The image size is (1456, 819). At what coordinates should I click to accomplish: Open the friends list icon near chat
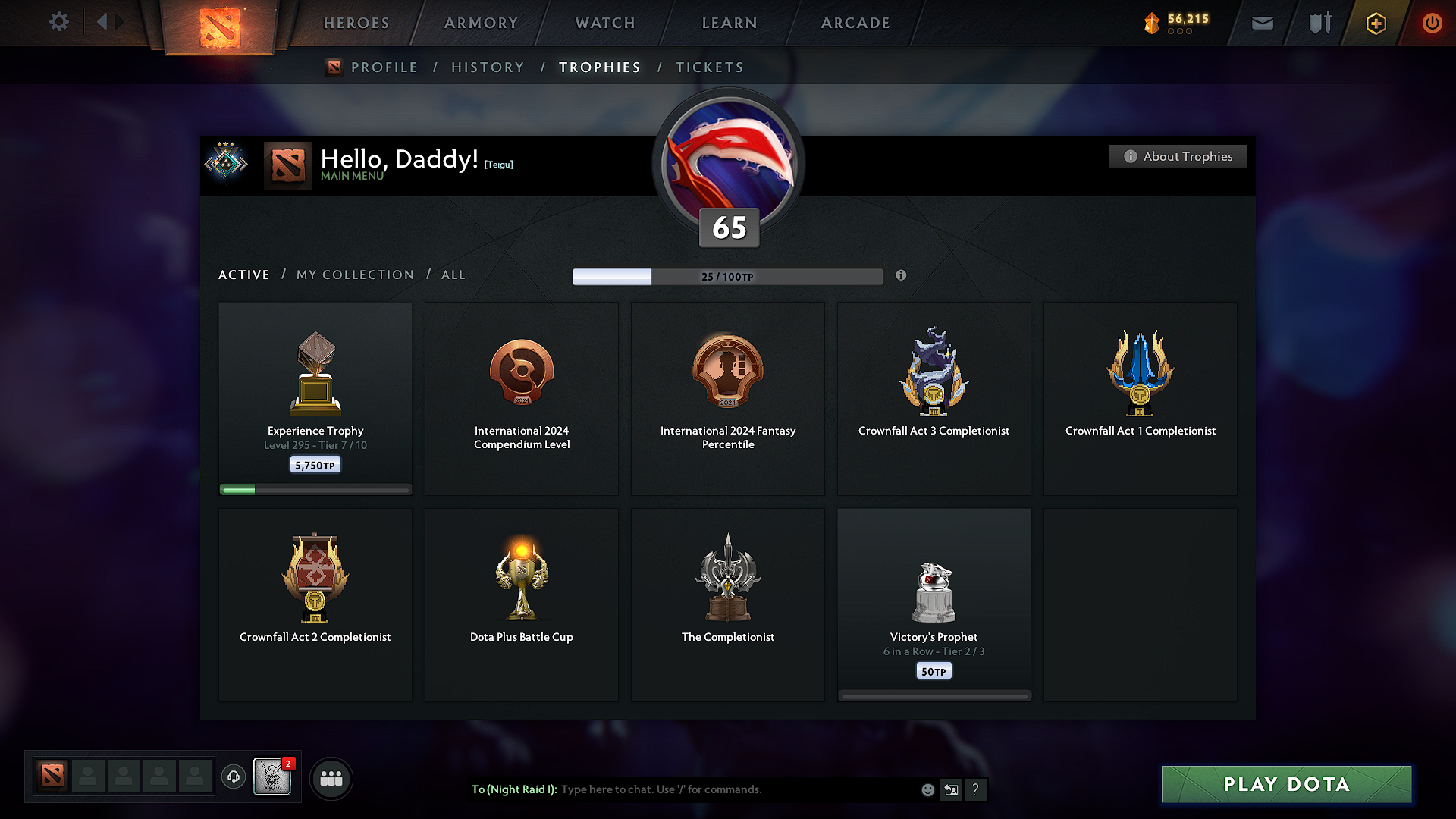[331, 778]
